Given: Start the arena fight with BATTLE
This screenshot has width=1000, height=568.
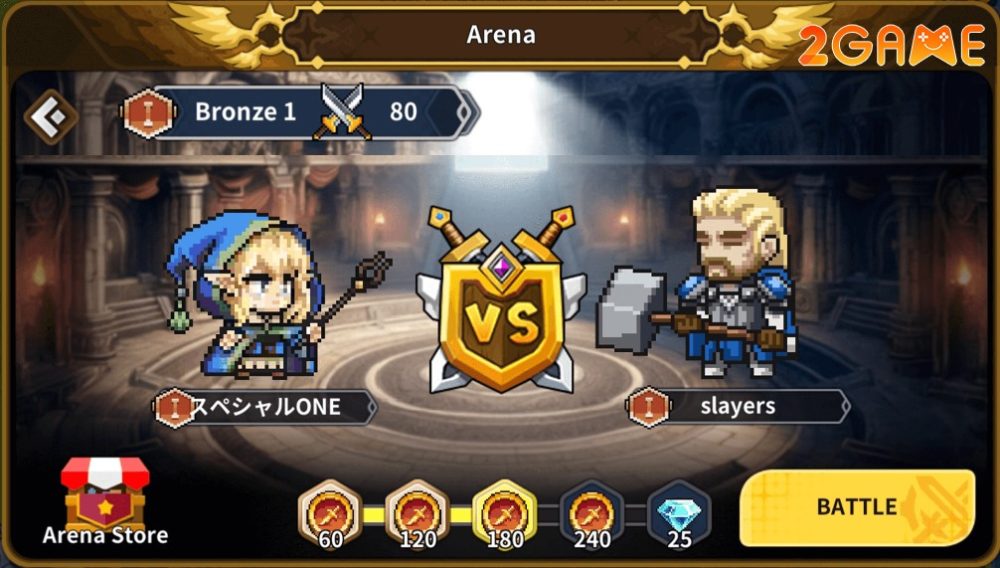Looking at the screenshot, I should pyautogui.click(x=856, y=507).
